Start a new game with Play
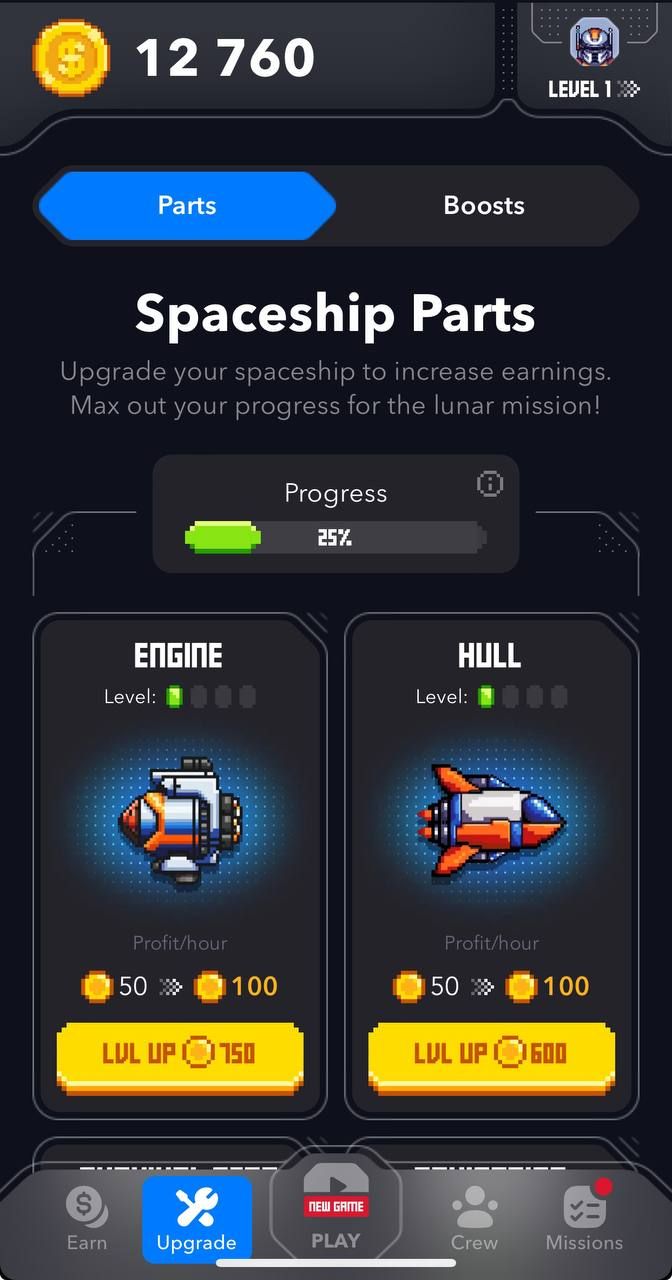672x1280 pixels. point(336,1216)
